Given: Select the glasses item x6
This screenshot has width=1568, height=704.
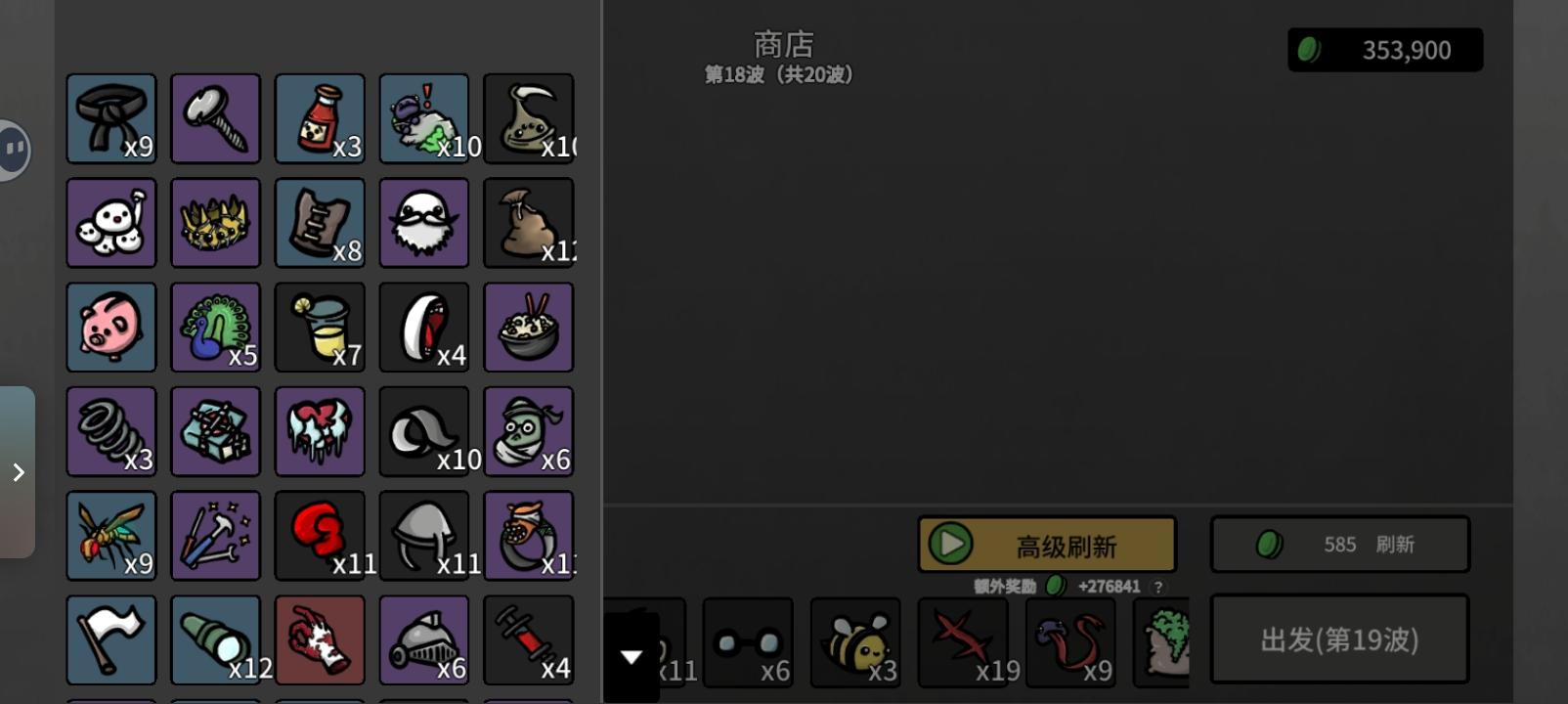Looking at the screenshot, I should 748,641.
